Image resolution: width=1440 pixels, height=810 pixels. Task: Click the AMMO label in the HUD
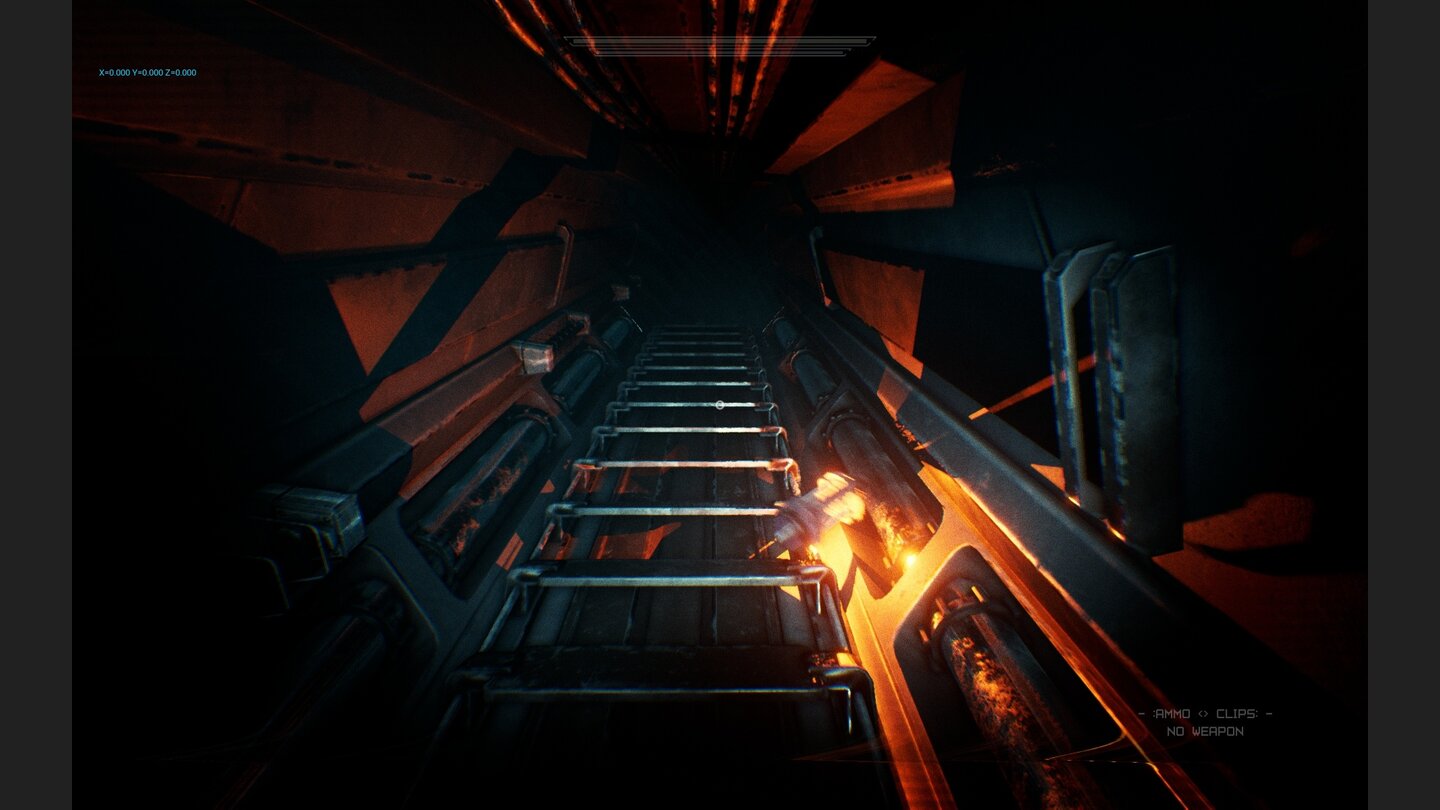[x=1172, y=713]
